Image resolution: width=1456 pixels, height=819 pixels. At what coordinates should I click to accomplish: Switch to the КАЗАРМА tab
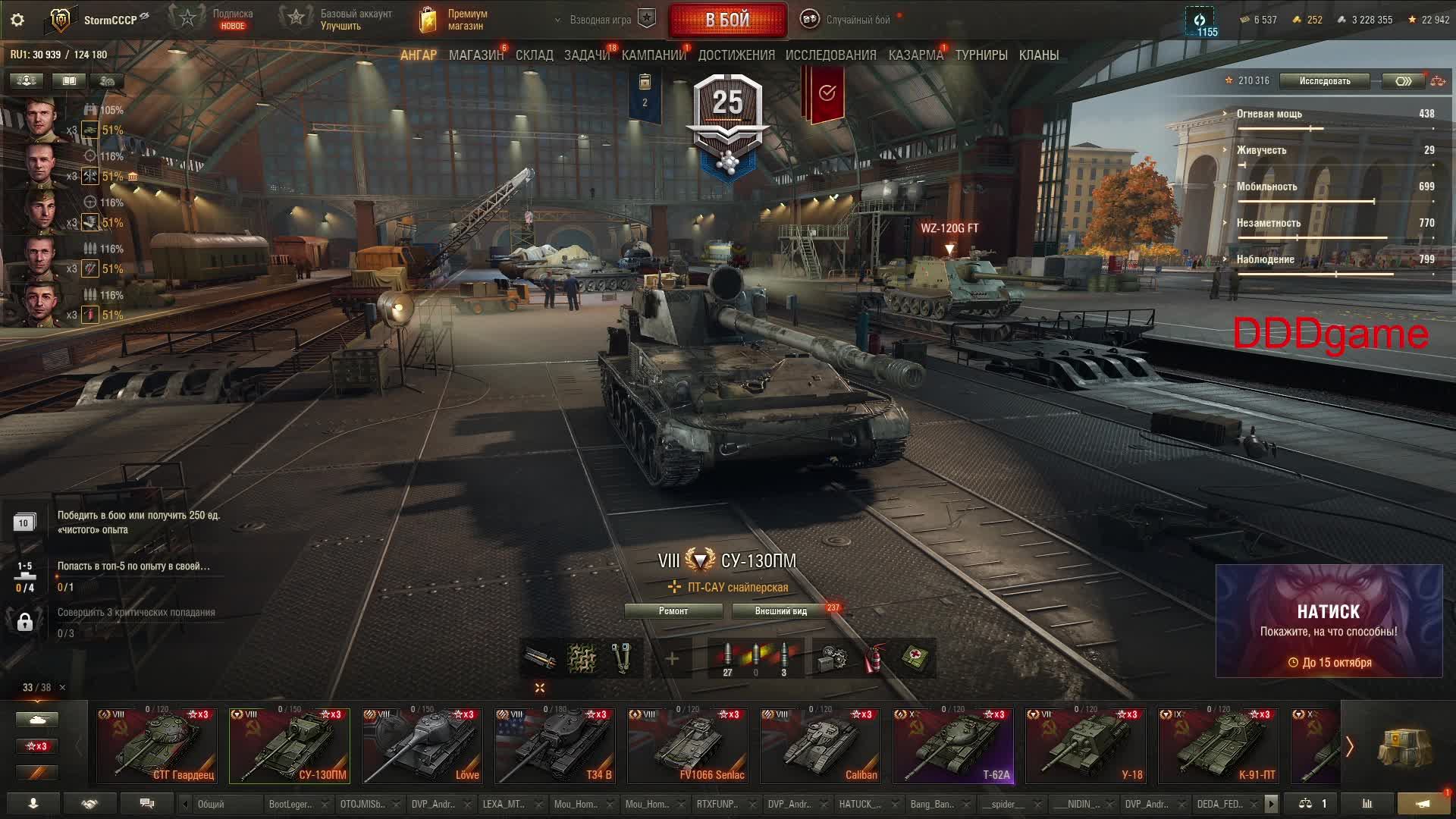915,55
